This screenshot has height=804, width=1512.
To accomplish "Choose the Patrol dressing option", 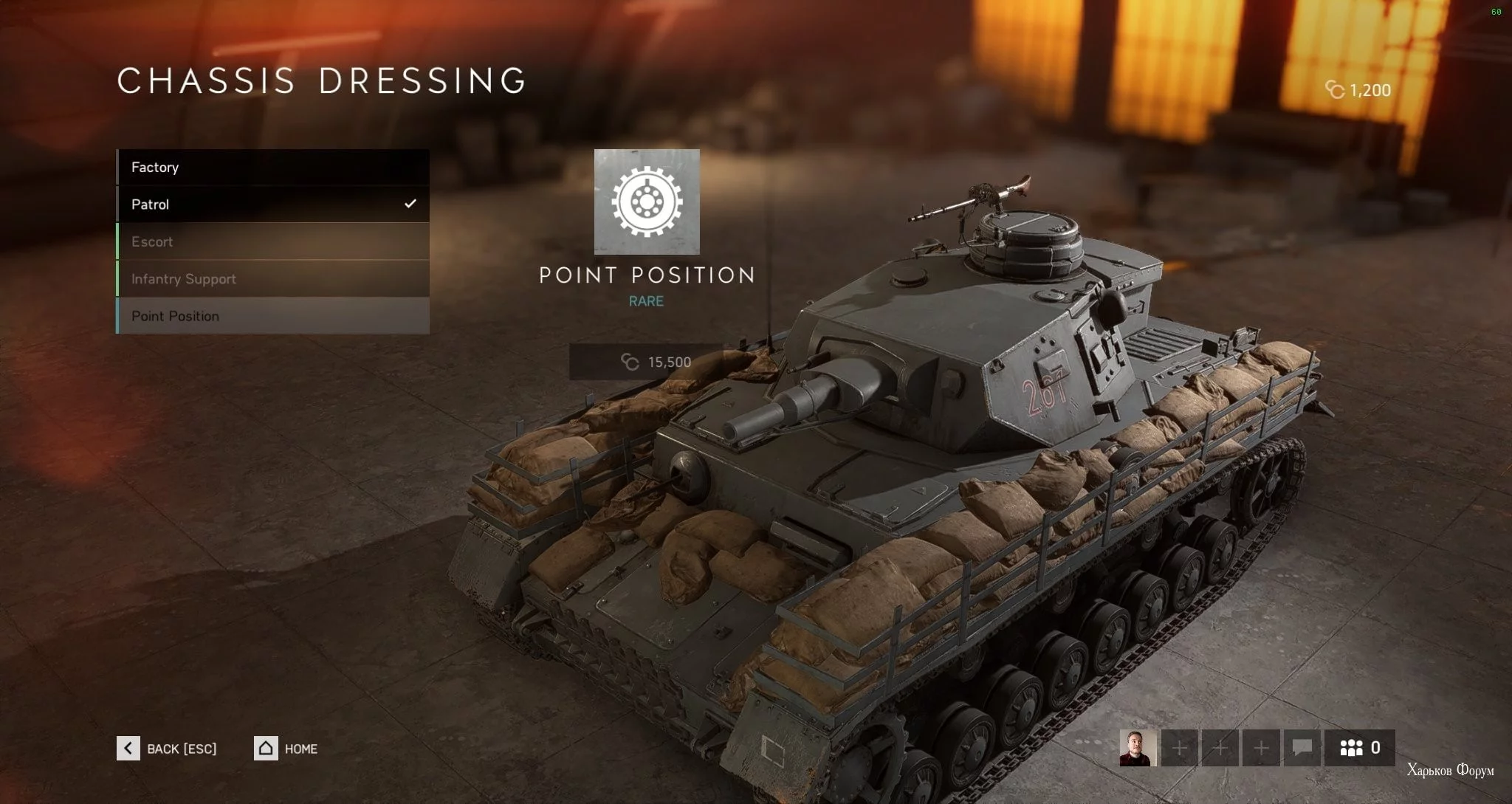I will point(272,205).
